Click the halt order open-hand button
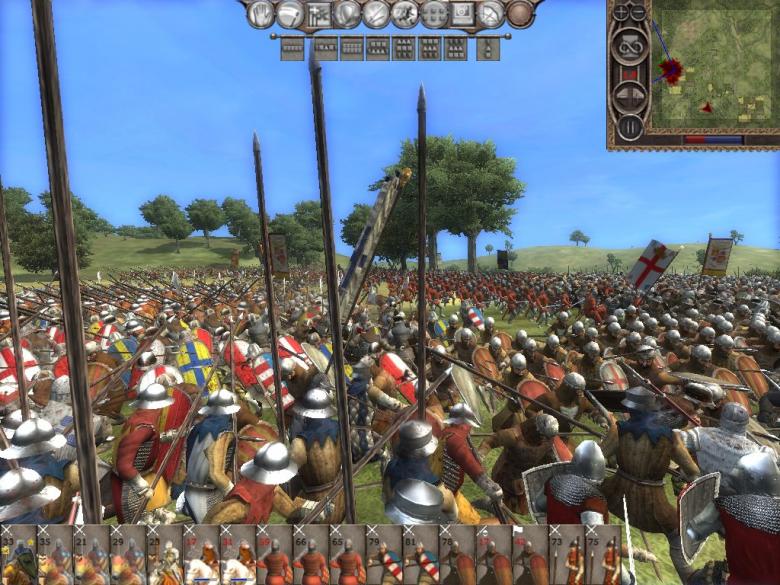 click(x=261, y=14)
